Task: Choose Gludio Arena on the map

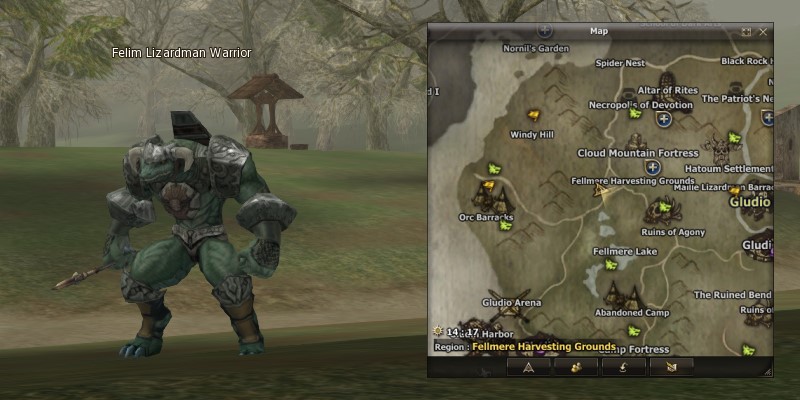Action: [511, 302]
